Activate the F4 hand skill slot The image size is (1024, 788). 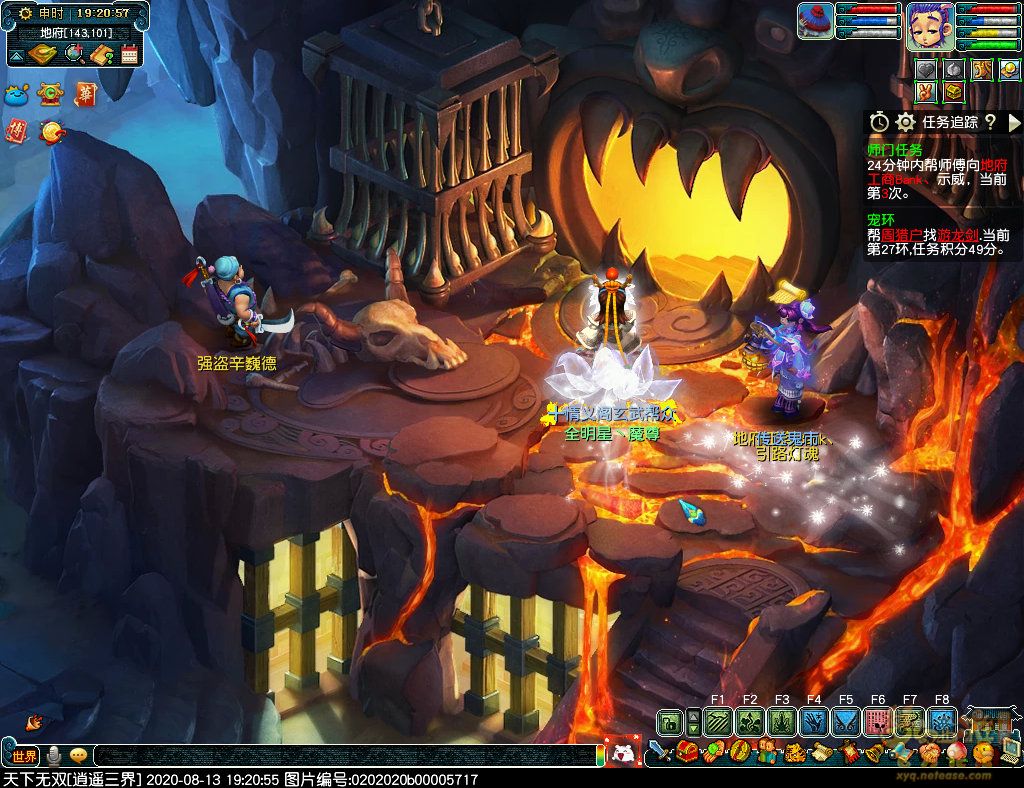(814, 721)
